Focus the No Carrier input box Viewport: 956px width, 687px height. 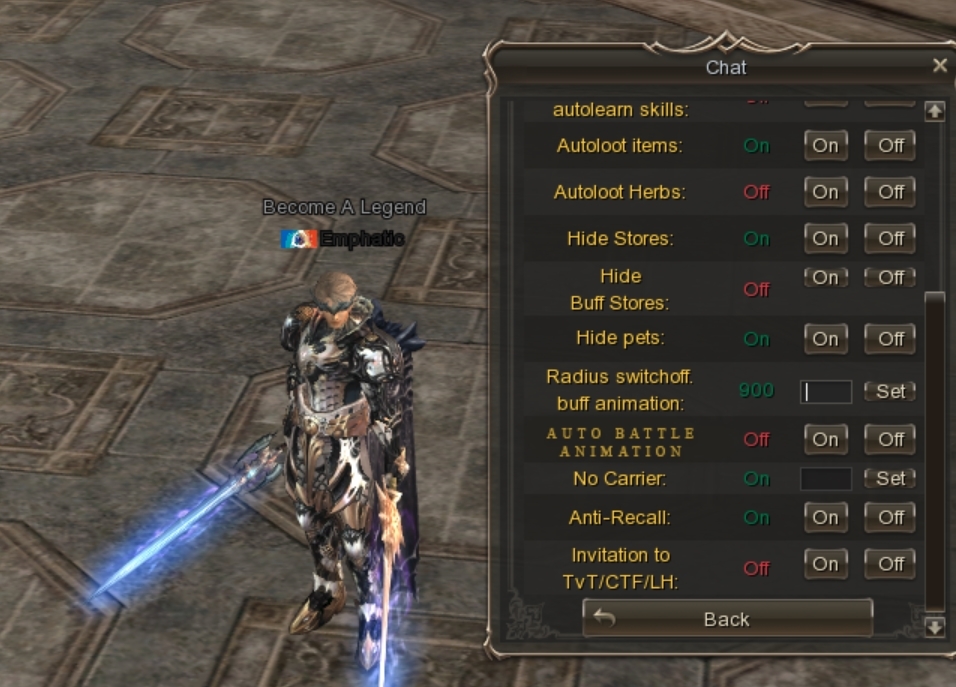(826, 478)
